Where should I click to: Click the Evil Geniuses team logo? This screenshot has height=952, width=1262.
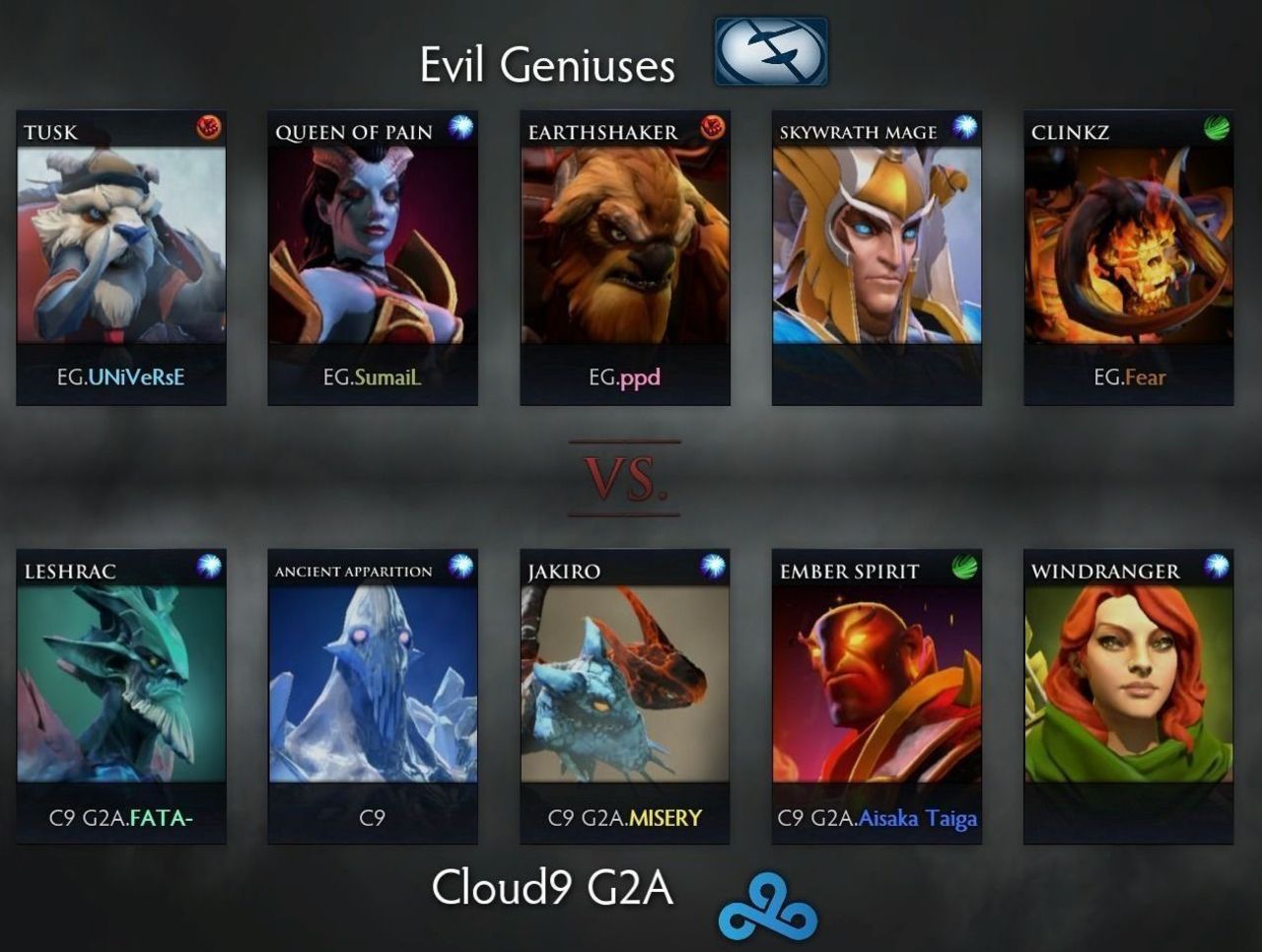[x=771, y=51]
